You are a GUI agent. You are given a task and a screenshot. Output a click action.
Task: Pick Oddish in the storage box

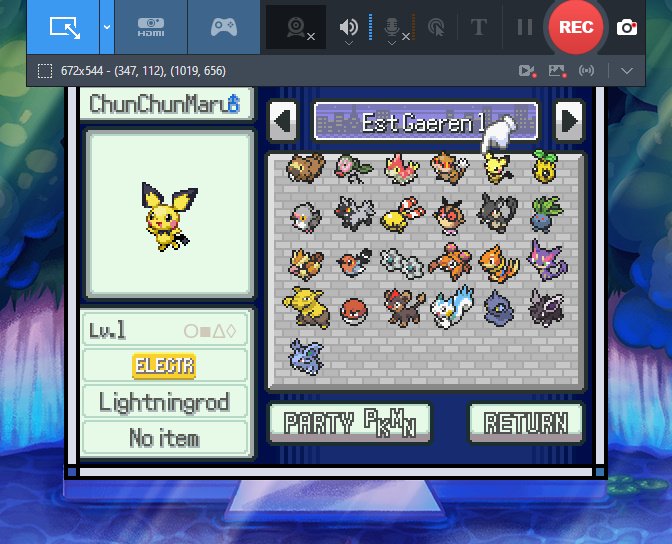click(544, 214)
